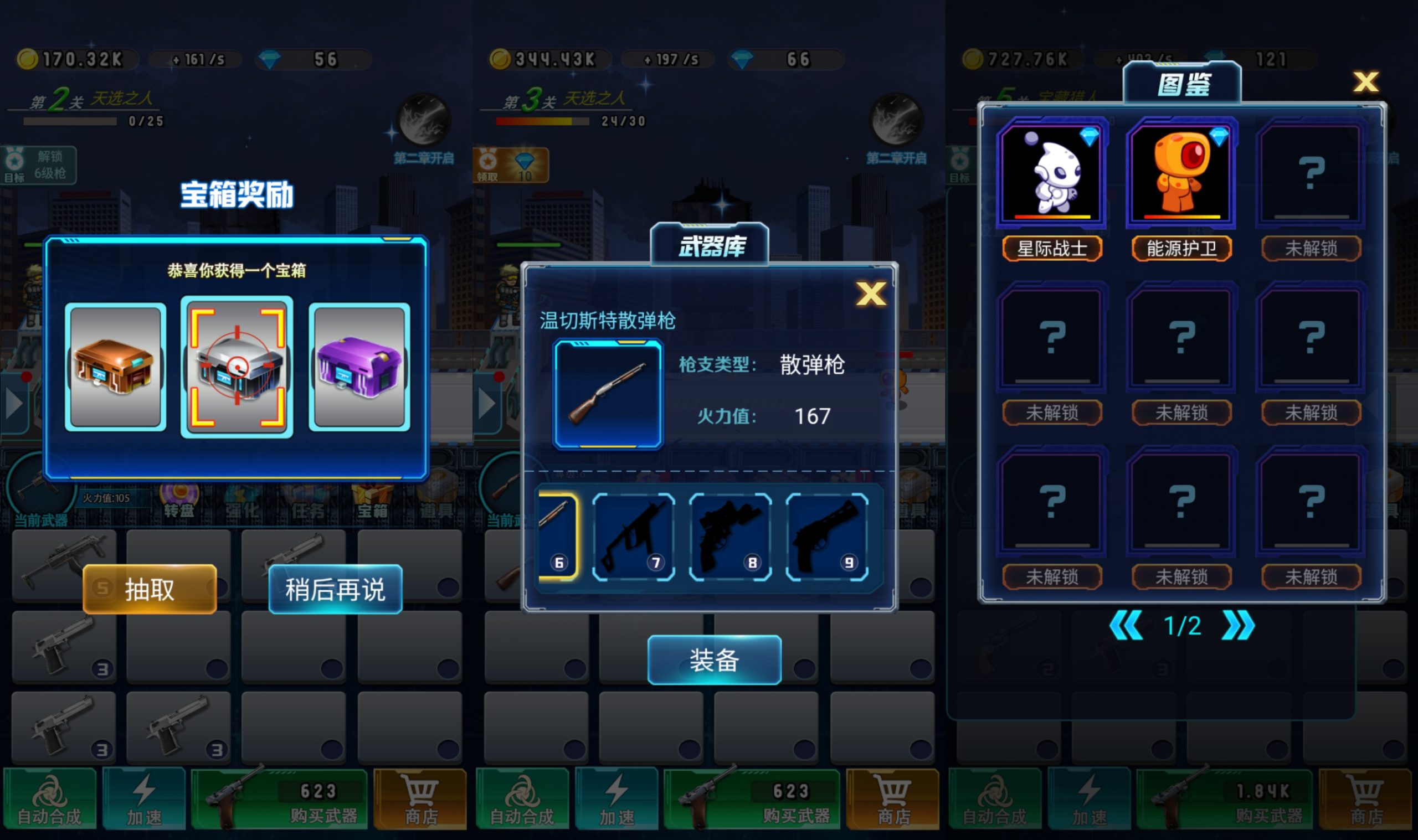Equip the shotgun with 装备

[x=714, y=660]
